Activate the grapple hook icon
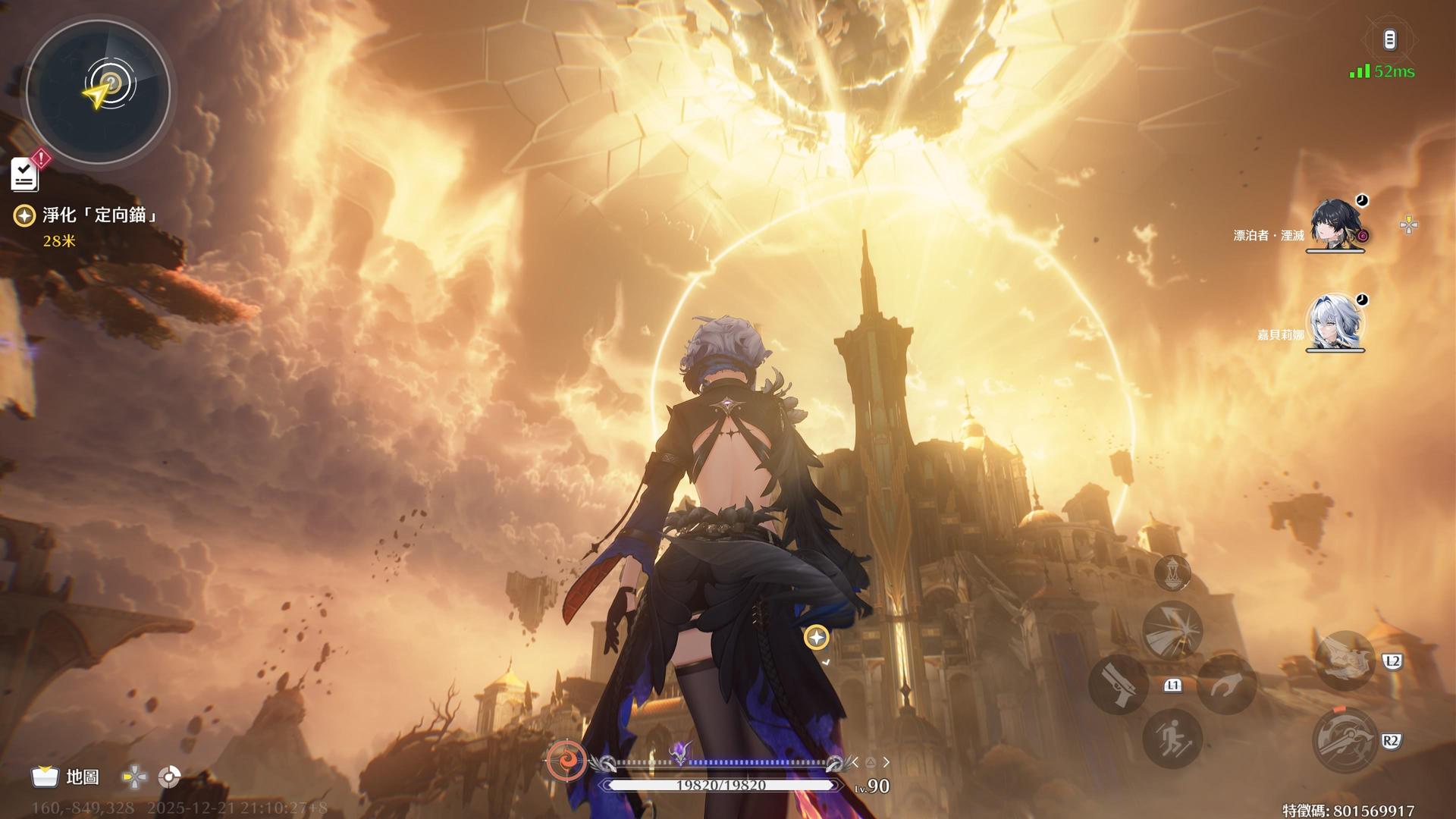1456x819 pixels. point(1226,685)
